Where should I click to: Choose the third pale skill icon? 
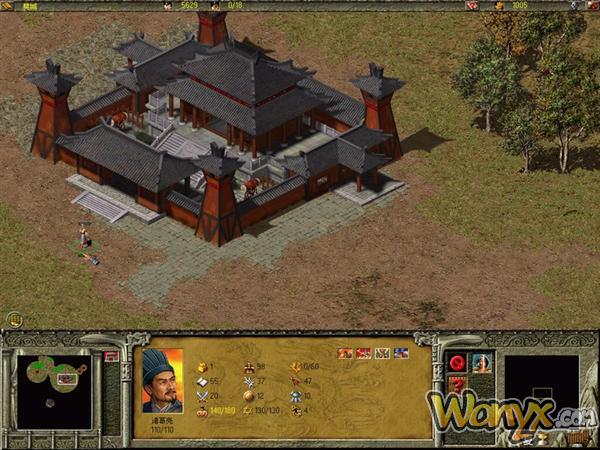pyautogui.click(x=382, y=353)
